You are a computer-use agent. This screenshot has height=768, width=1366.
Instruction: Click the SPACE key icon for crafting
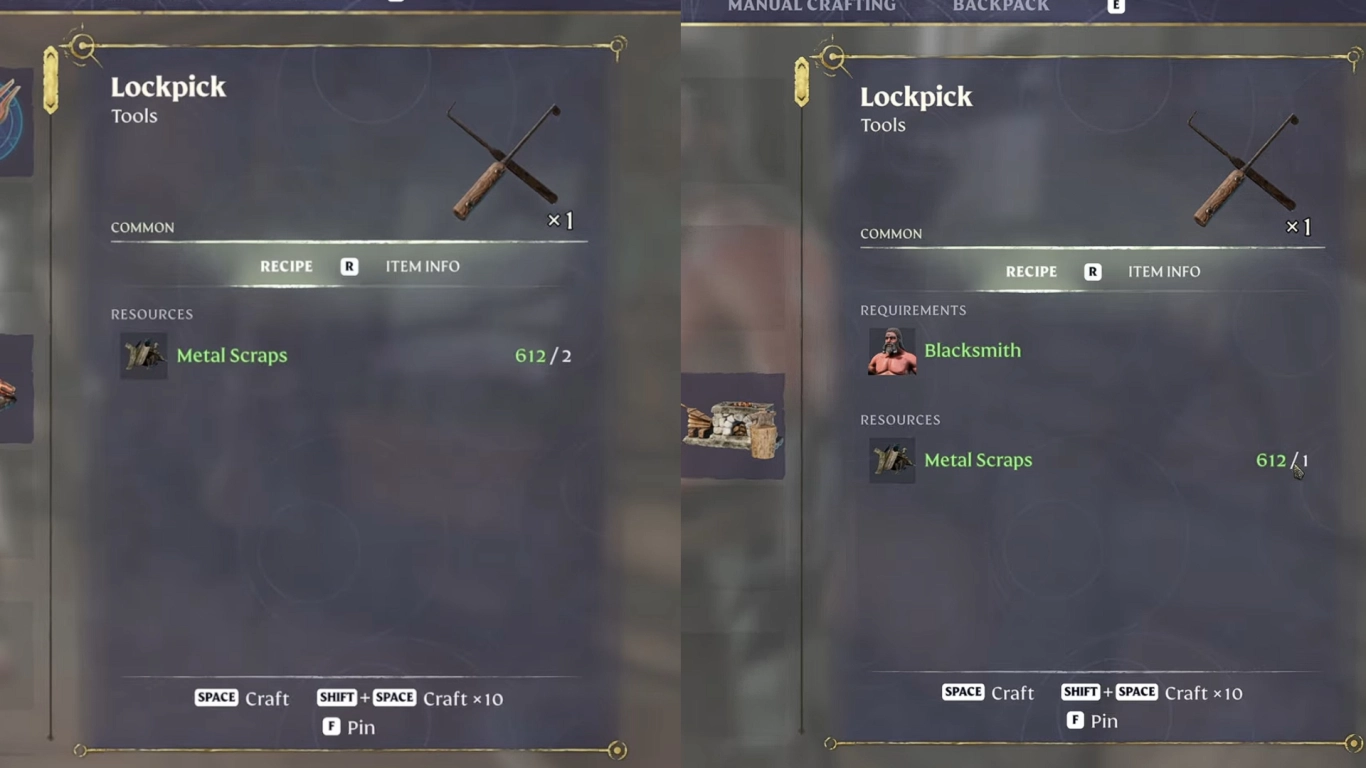pos(216,697)
